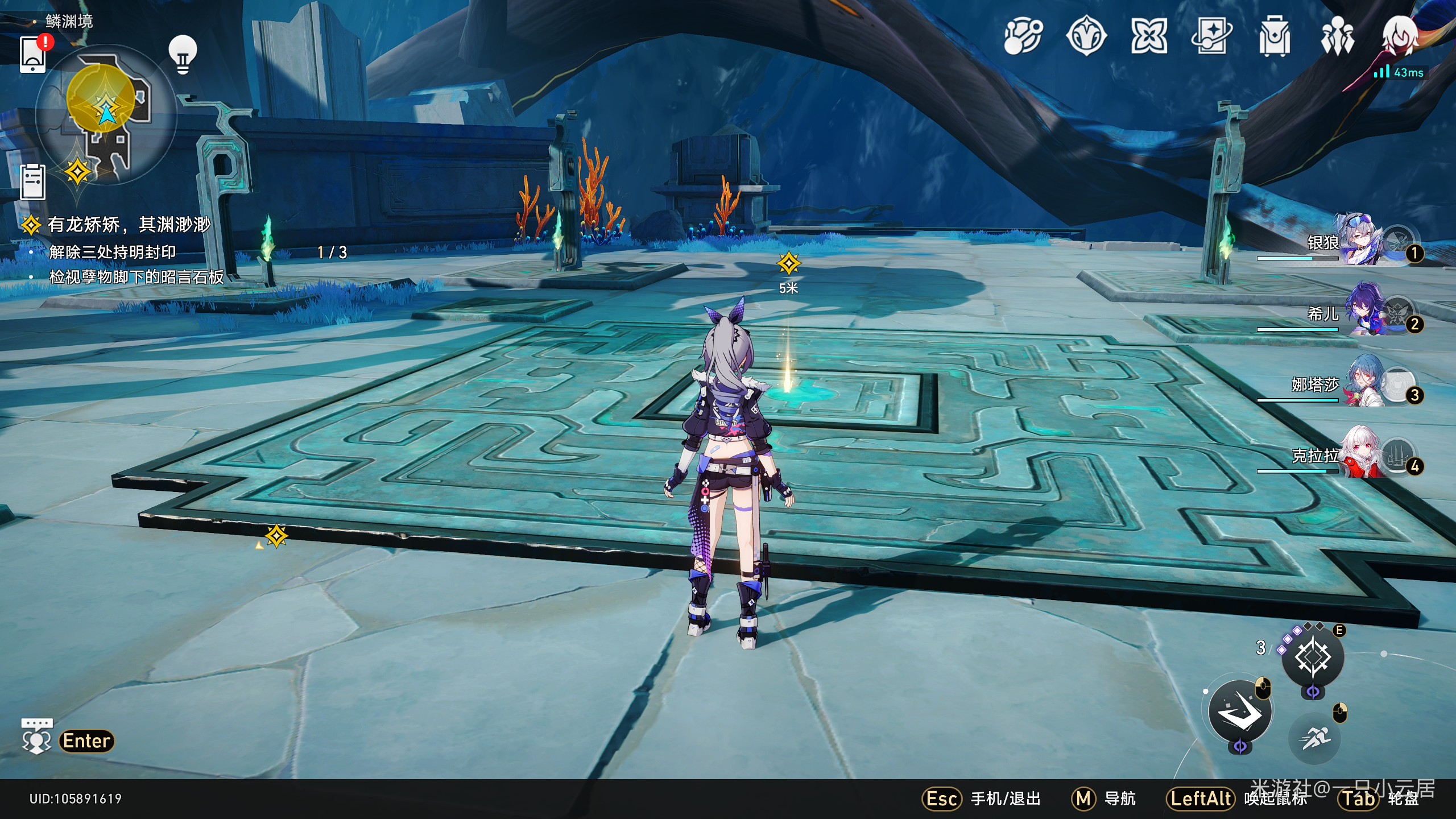The image size is (1456, 819).
Task: Click the lightbulb hint icon
Action: point(183,55)
